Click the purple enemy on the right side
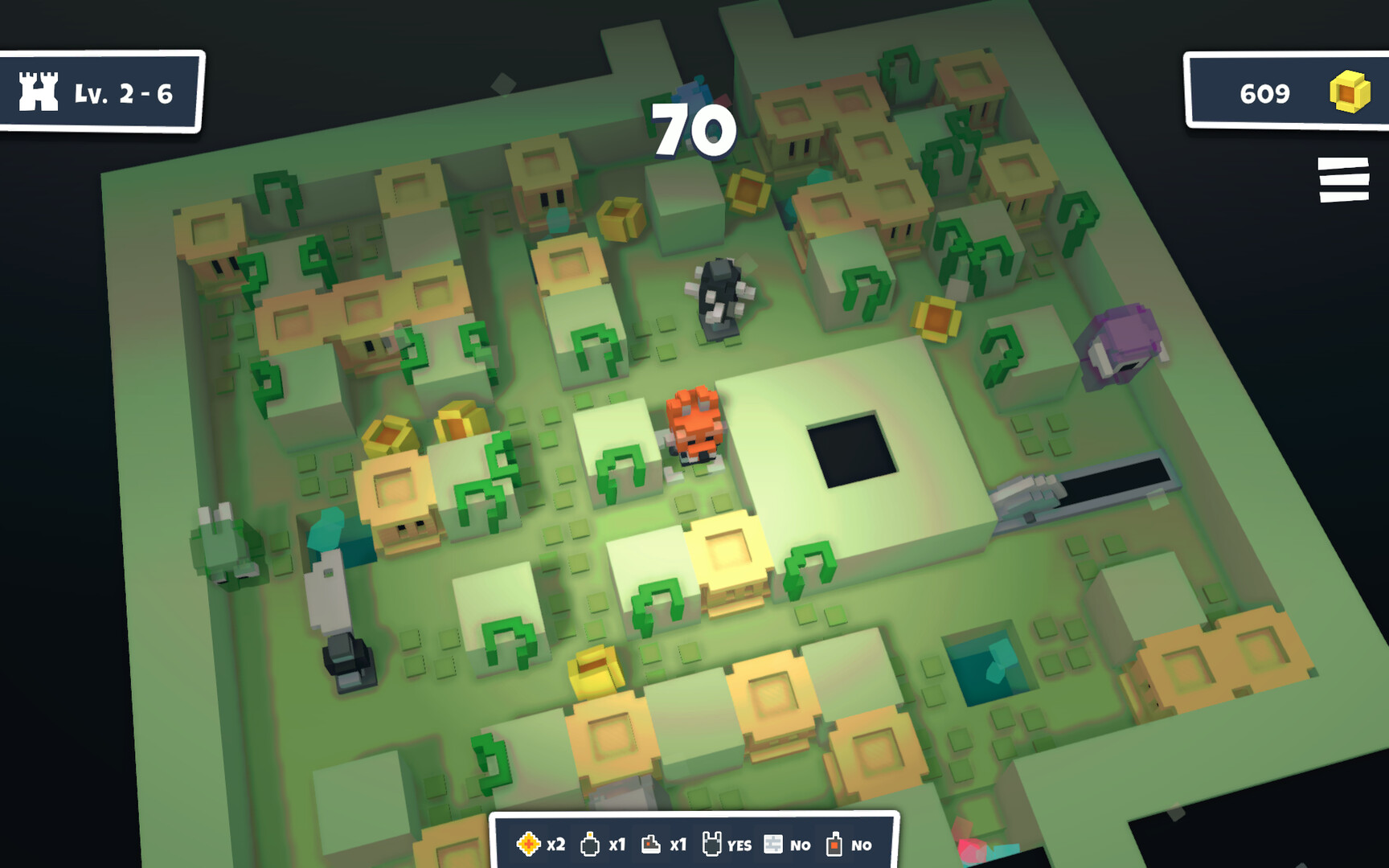Image resolution: width=1389 pixels, height=868 pixels. 1121,342
